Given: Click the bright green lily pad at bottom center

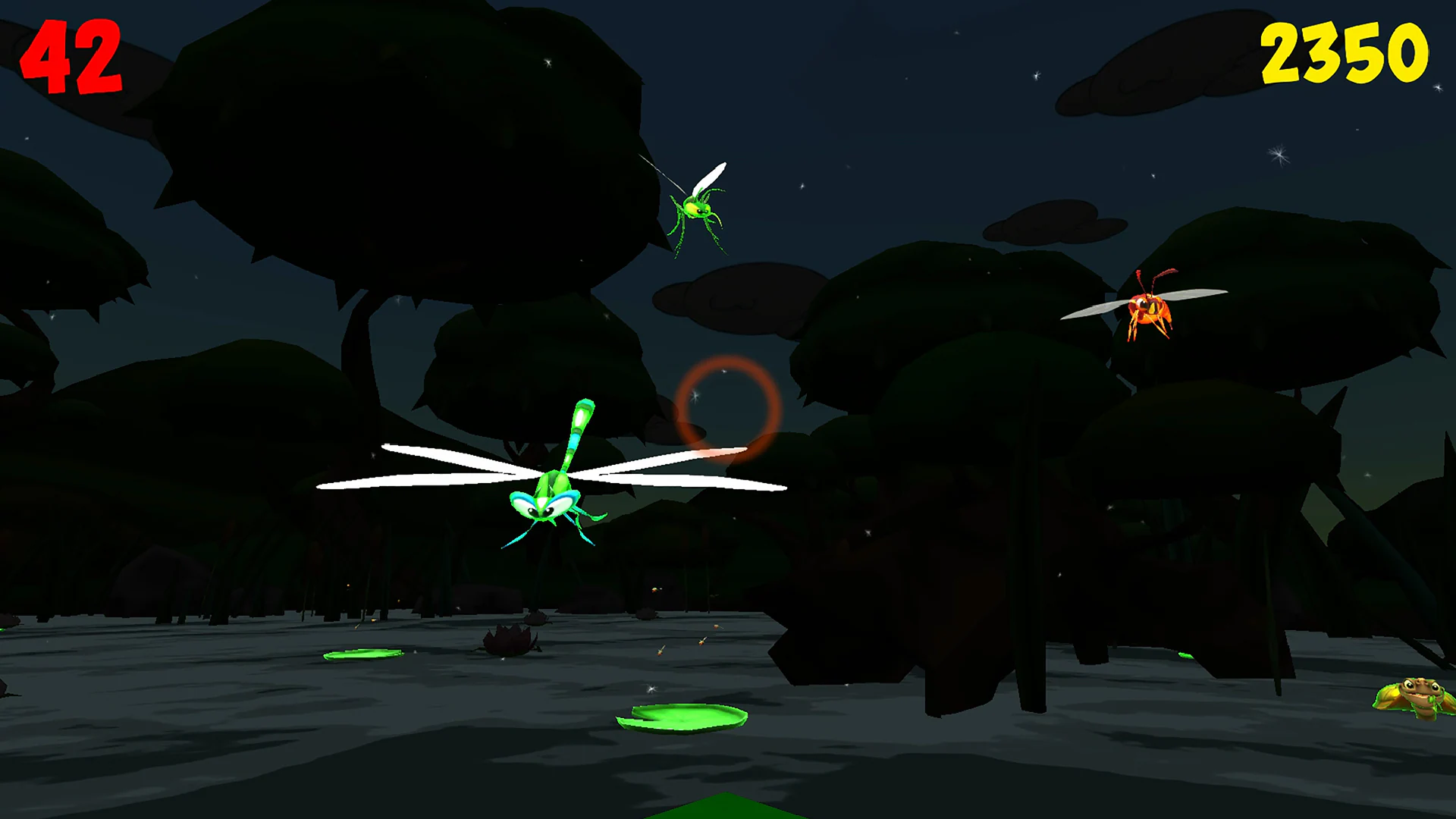Looking at the screenshot, I should coord(682,717).
